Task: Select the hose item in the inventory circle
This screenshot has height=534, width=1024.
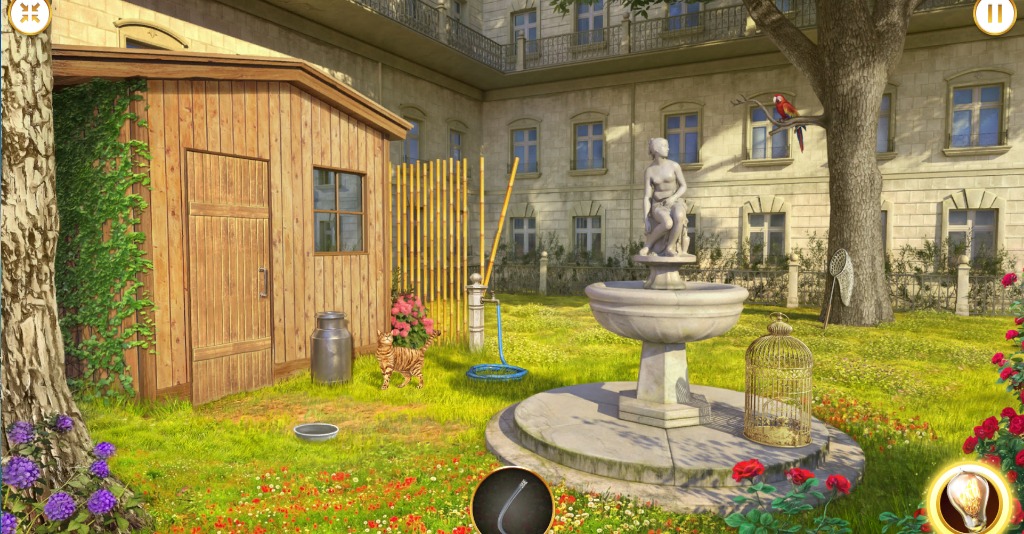Action: 512,501
